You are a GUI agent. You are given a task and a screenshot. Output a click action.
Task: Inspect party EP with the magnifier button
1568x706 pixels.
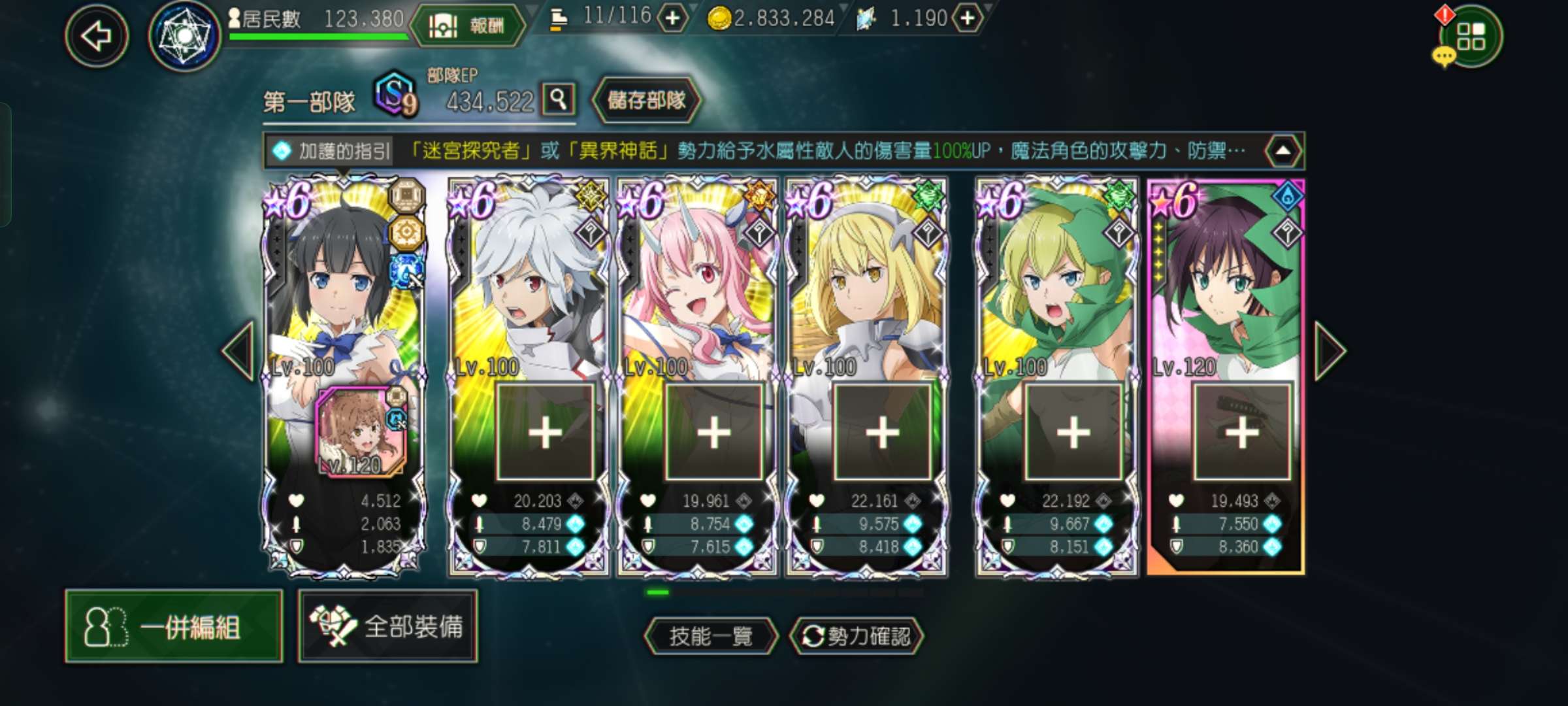[559, 99]
